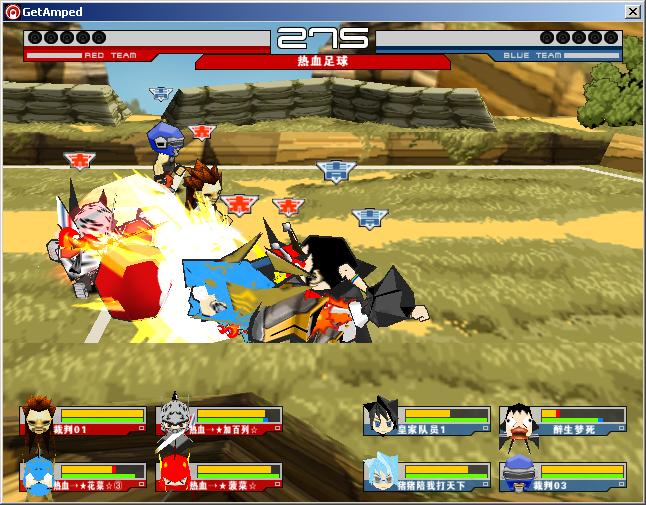Select the 裁判01 player portrait
646x505 pixels.
[39, 420]
